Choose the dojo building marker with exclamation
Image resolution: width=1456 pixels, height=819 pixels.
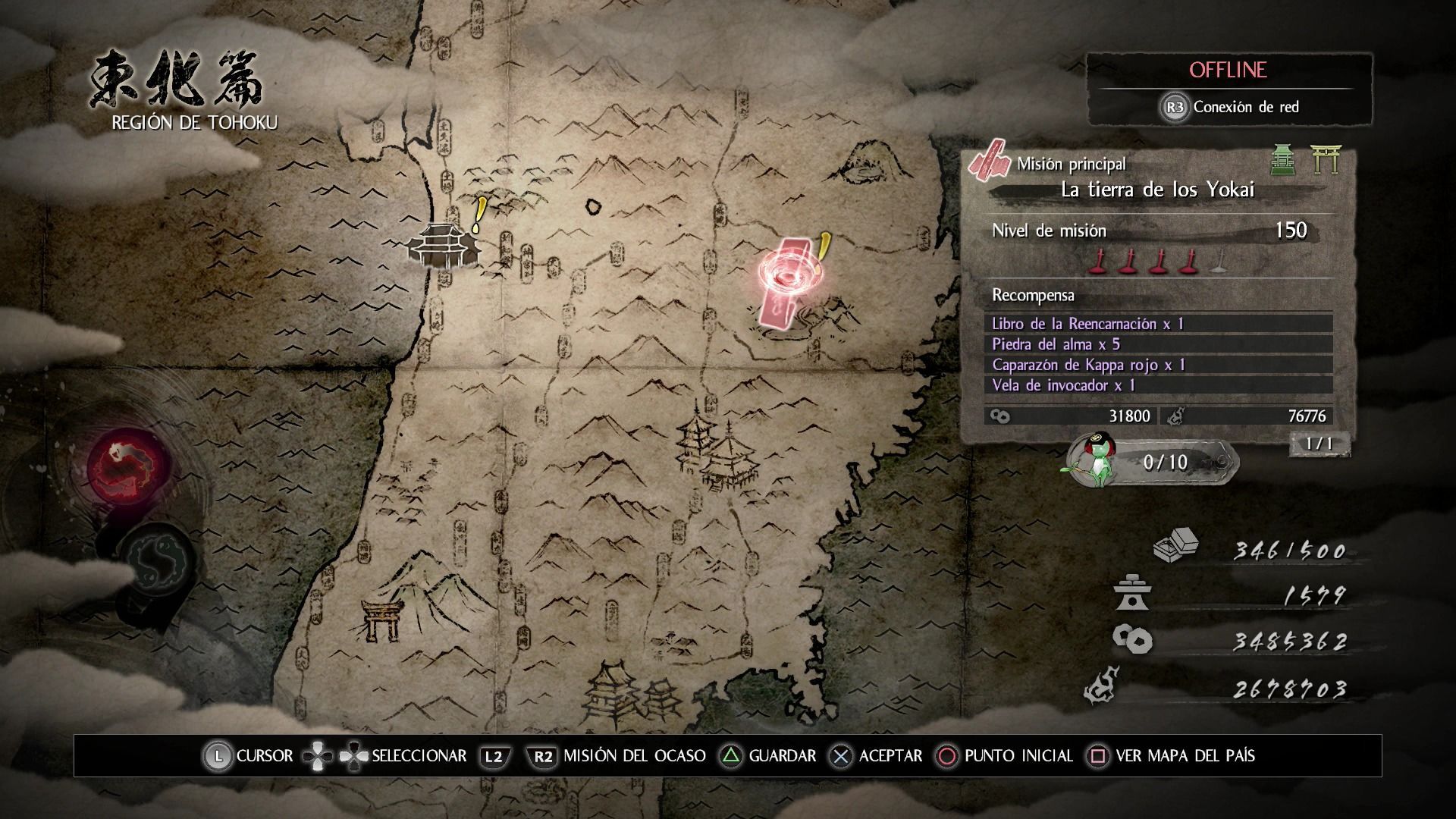click(444, 244)
